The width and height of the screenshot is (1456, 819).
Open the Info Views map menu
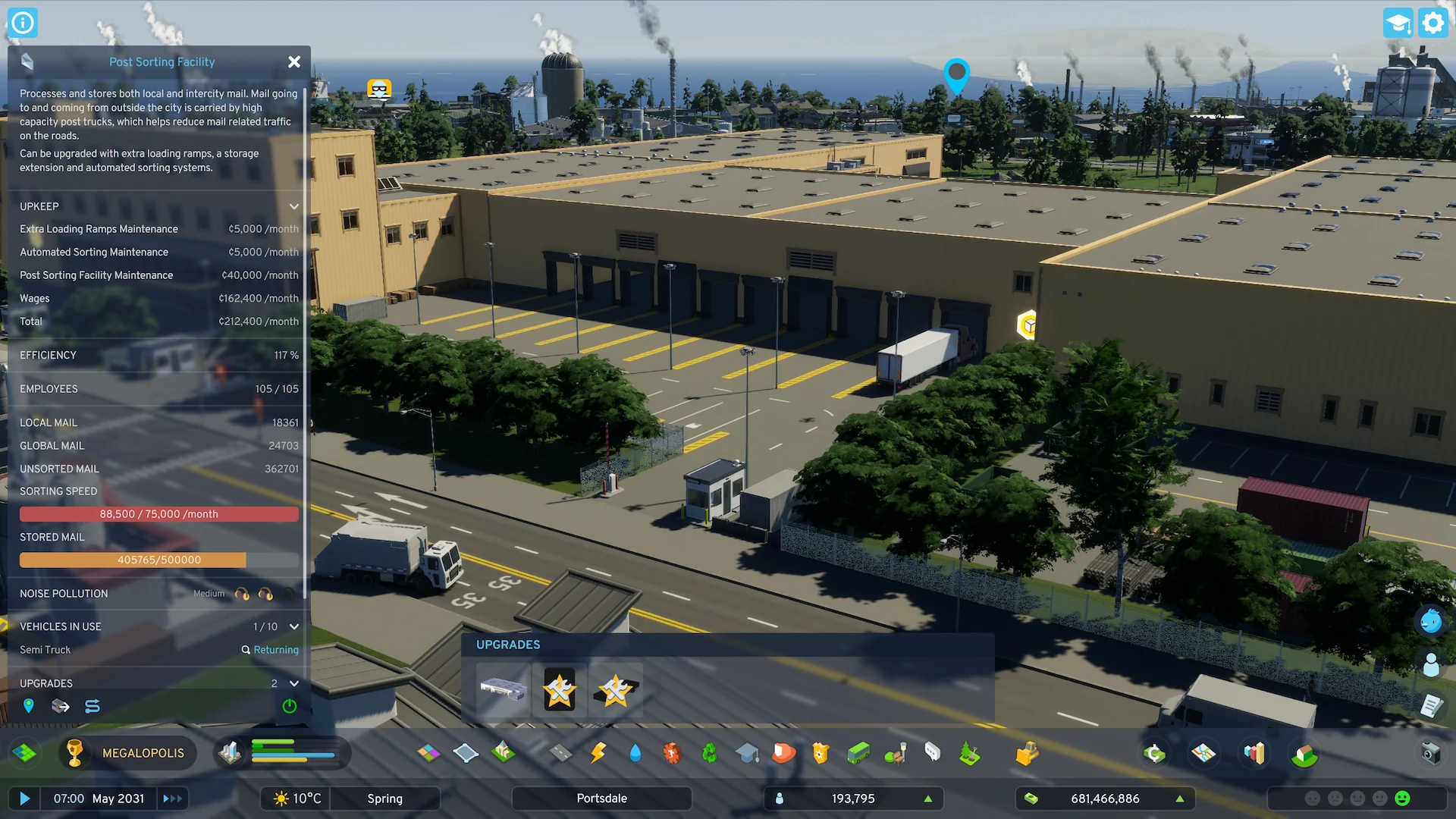click(1203, 753)
